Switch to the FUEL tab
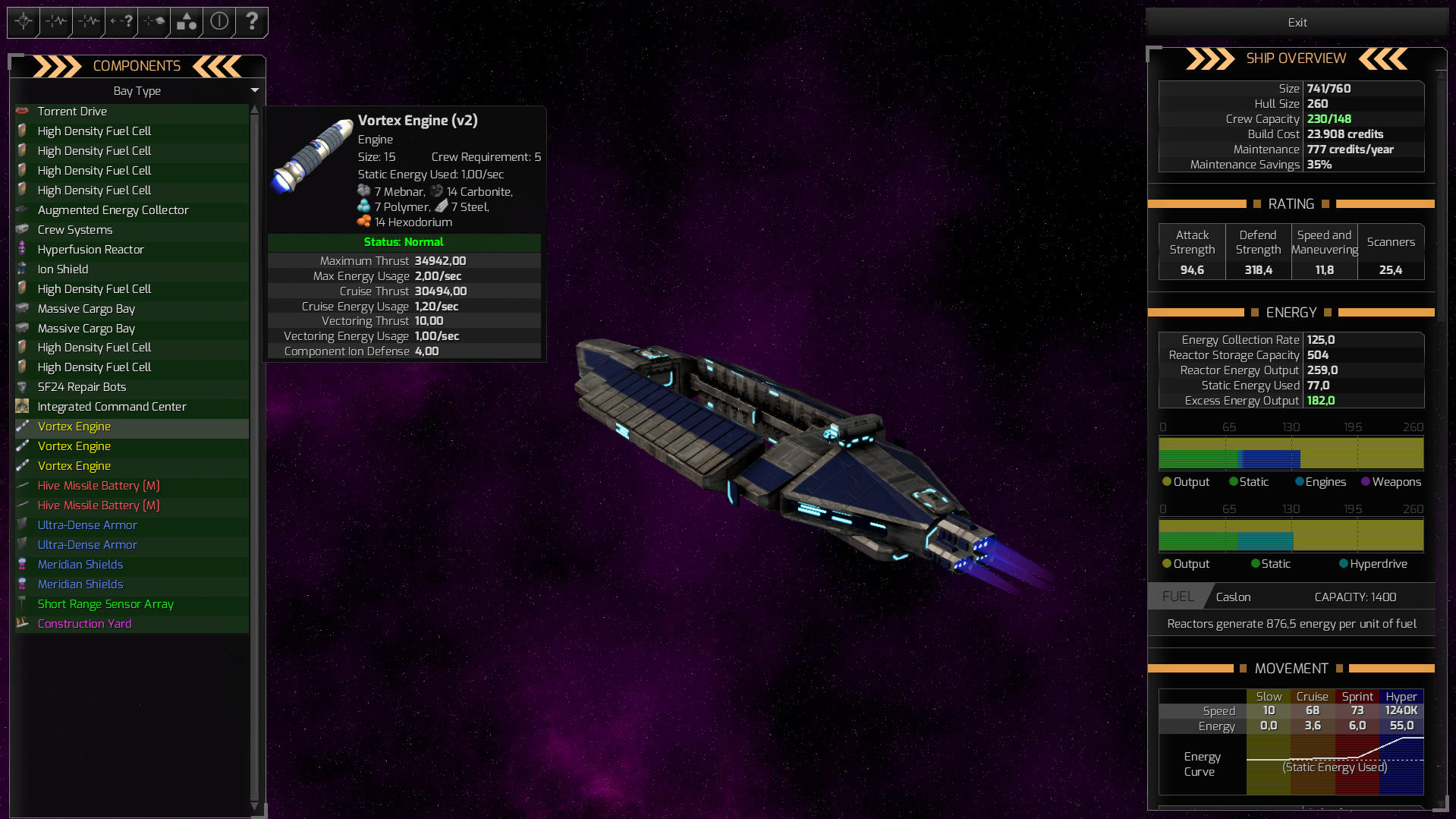This screenshot has width=1456, height=819. click(x=1177, y=597)
